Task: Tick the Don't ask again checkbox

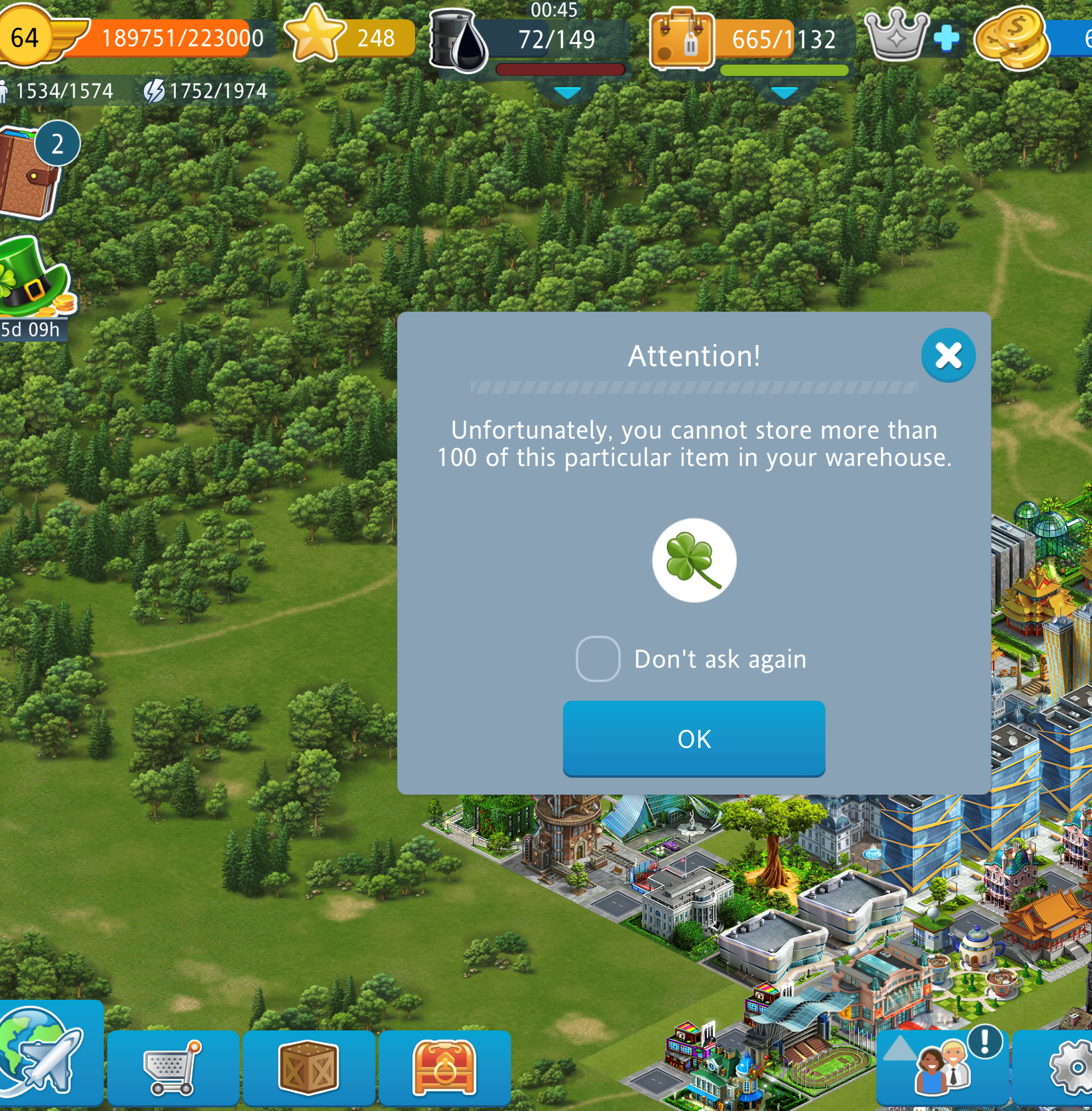Action: pos(598,659)
